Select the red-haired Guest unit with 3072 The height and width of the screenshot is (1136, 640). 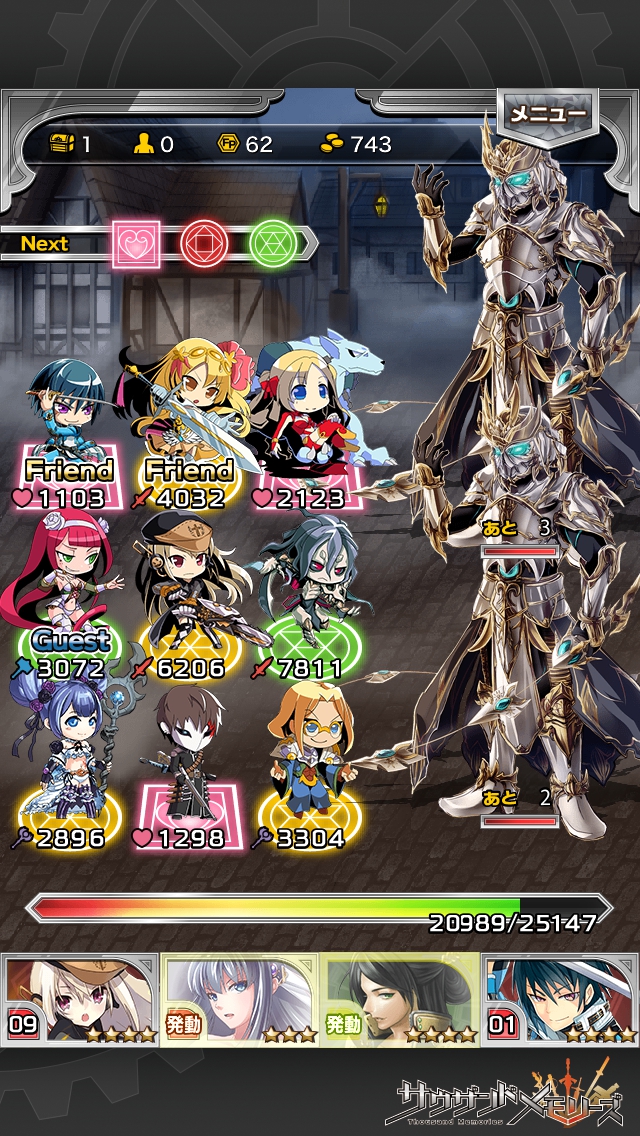[68, 590]
